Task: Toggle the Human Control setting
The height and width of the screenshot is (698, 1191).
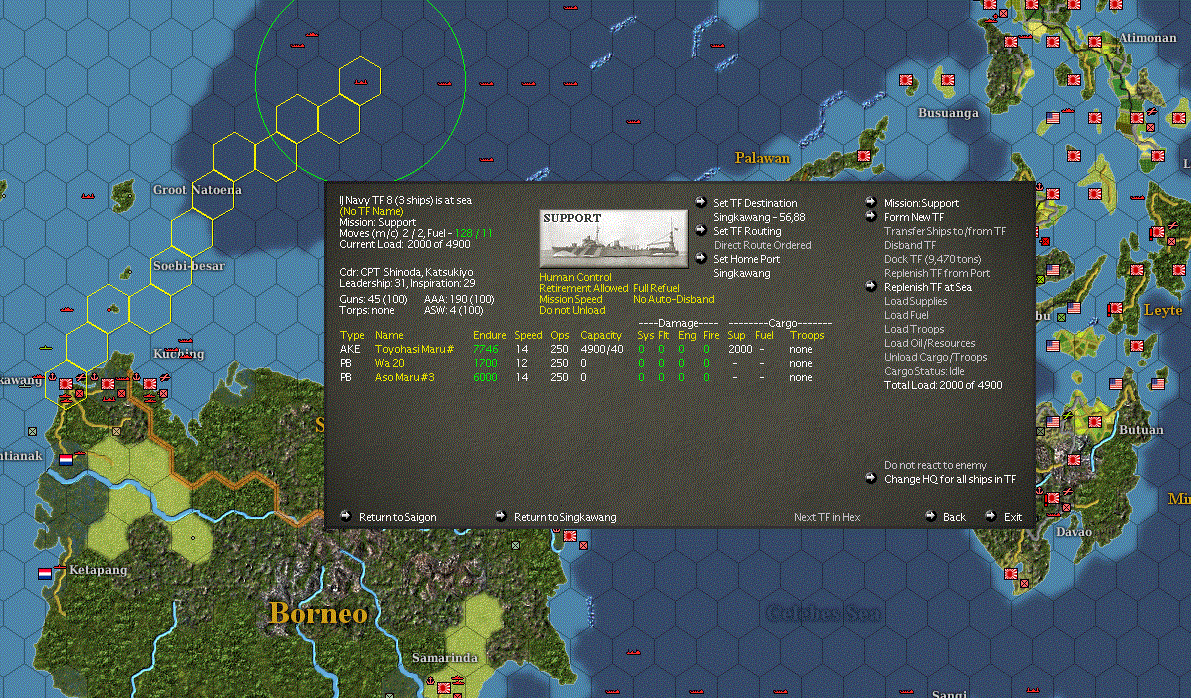Action: click(573, 277)
